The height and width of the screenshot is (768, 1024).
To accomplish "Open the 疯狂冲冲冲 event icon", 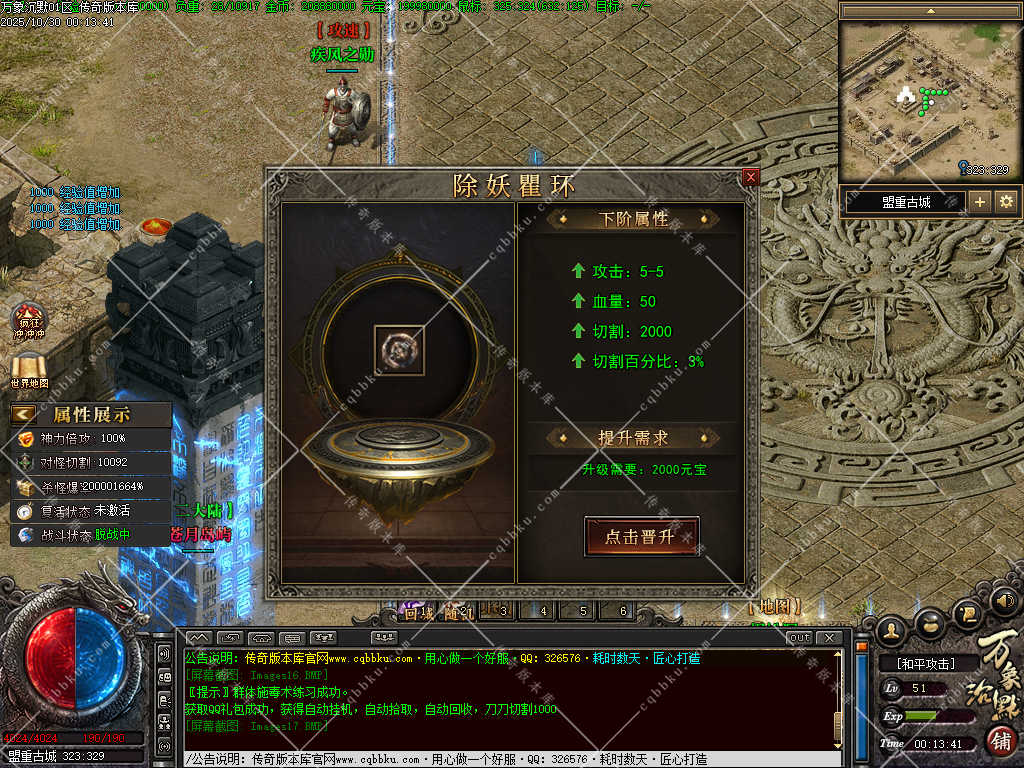I will (x=29, y=320).
